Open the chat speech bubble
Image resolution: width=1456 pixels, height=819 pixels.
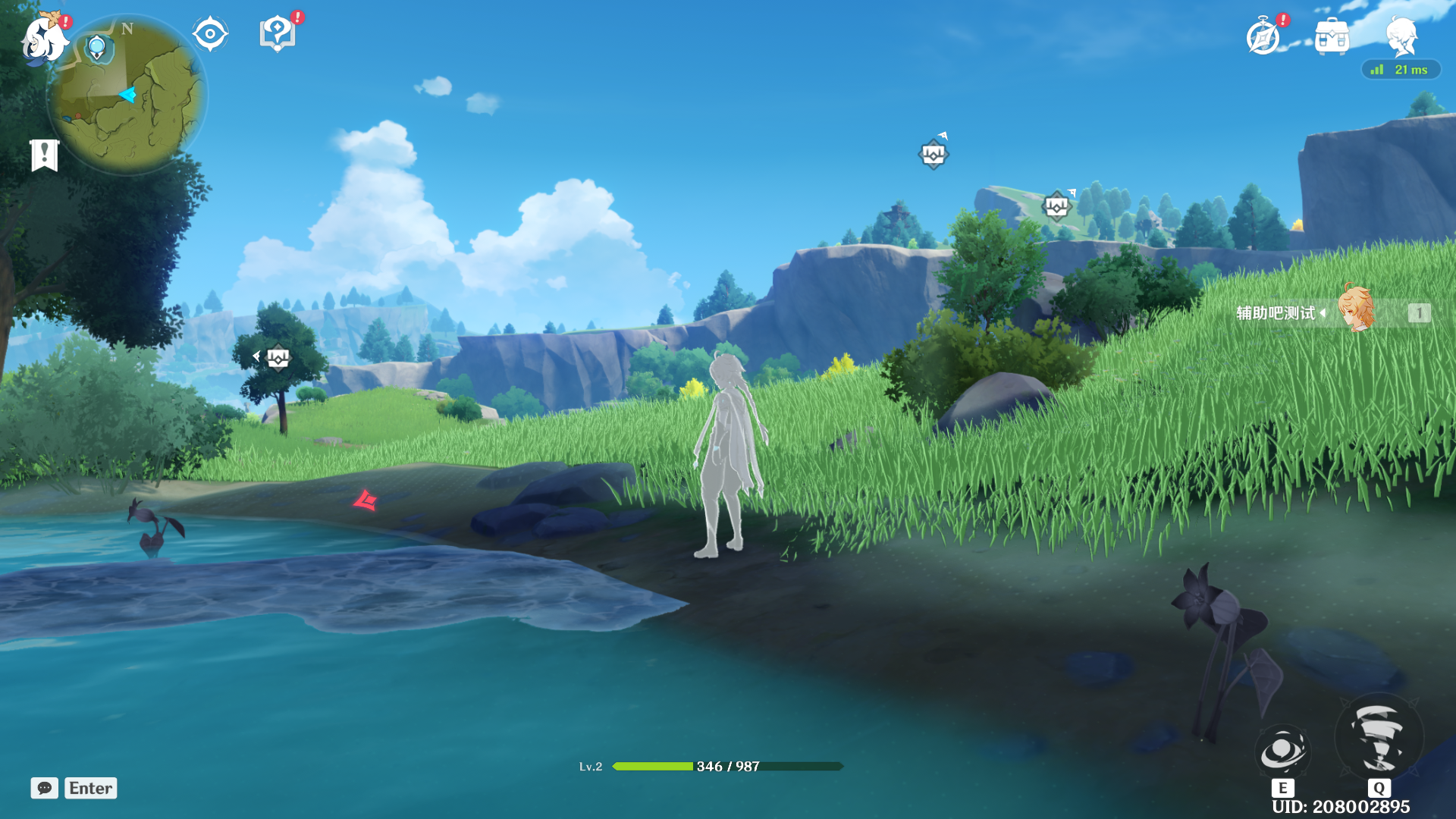(x=45, y=788)
